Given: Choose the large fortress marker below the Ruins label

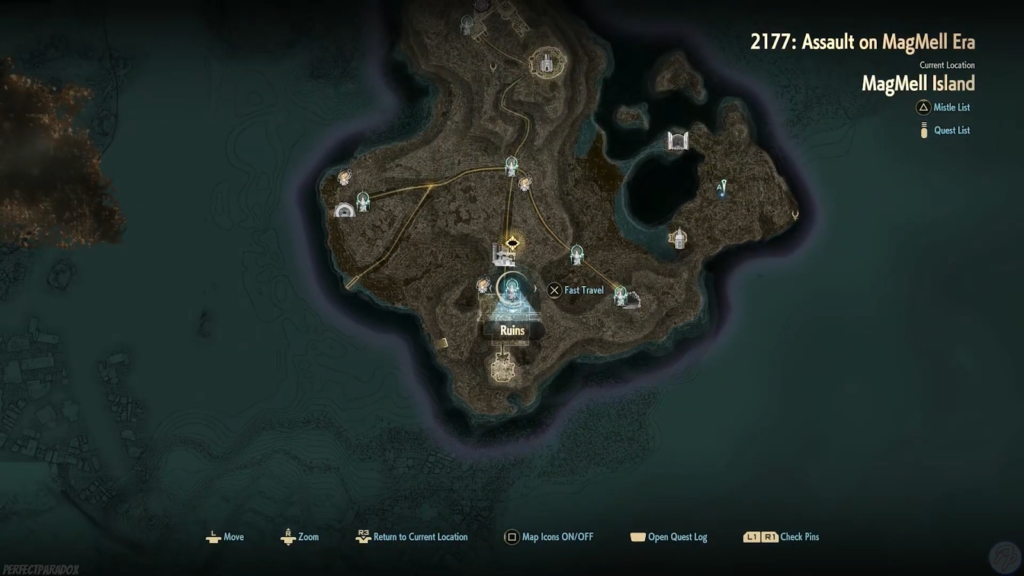Looking at the screenshot, I should tap(503, 367).
